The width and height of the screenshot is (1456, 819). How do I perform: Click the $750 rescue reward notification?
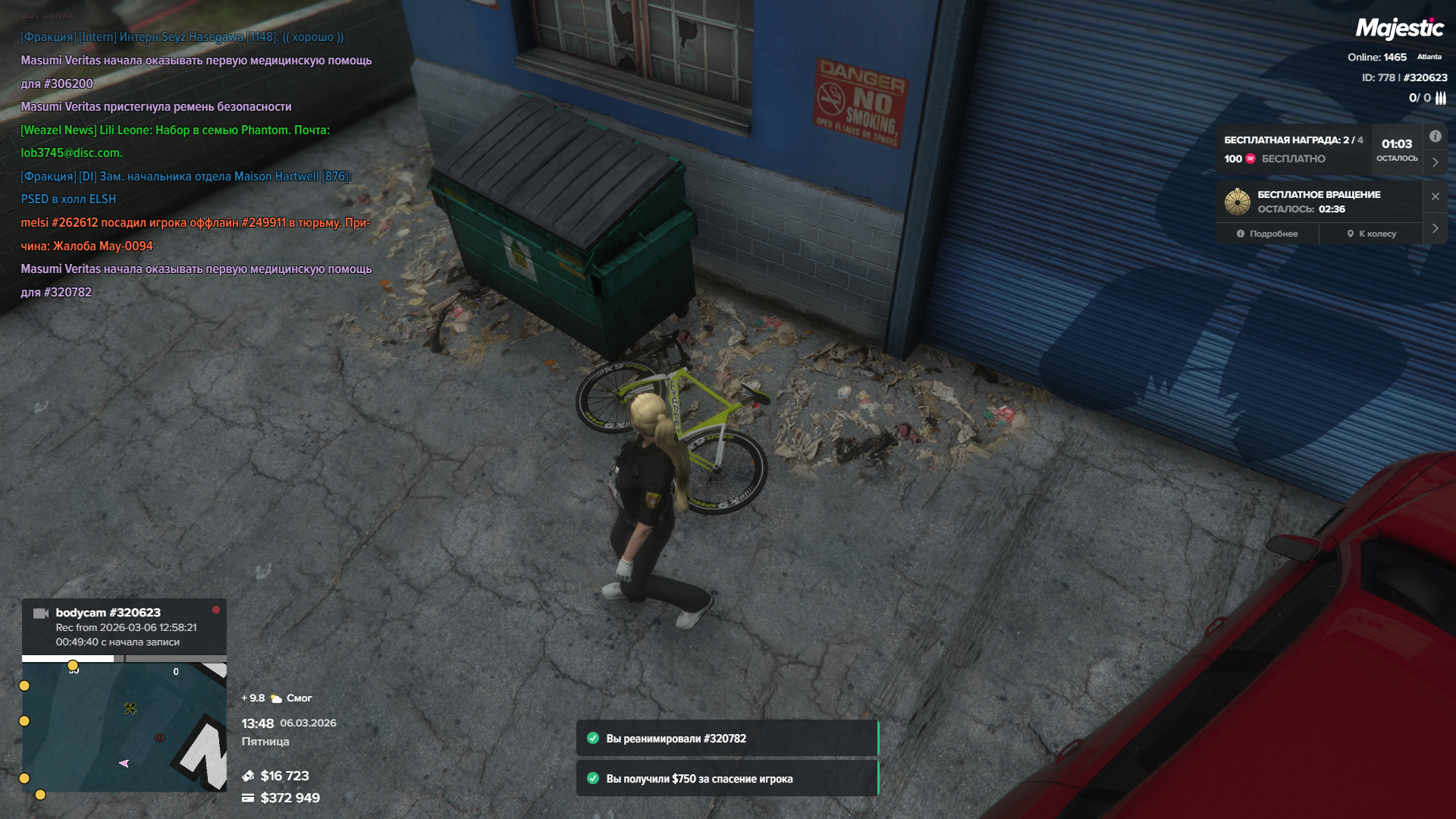point(726,779)
